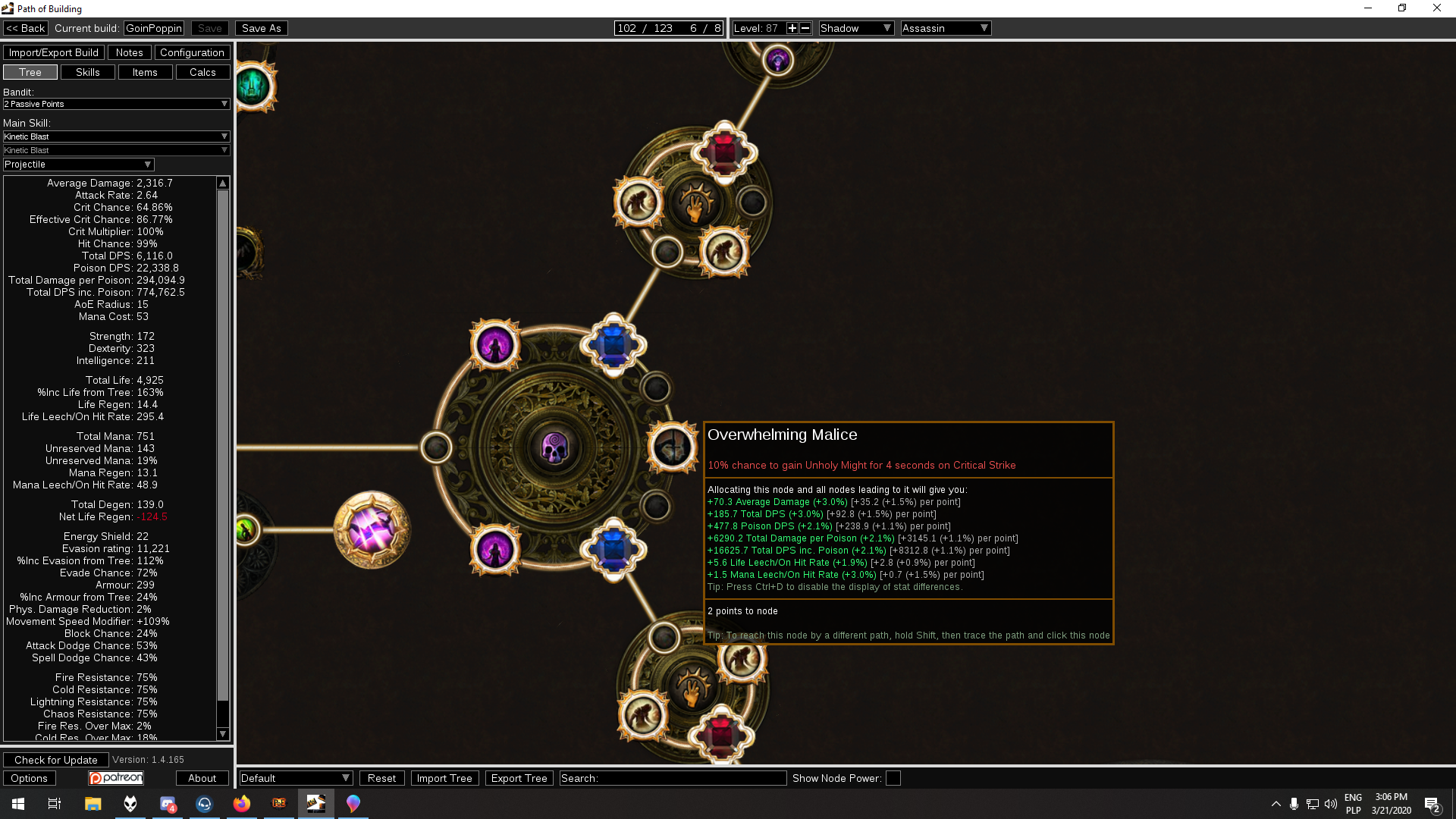Open Firefox from the taskbar
Viewport: 1456px width, 819px height.
click(241, 803)
